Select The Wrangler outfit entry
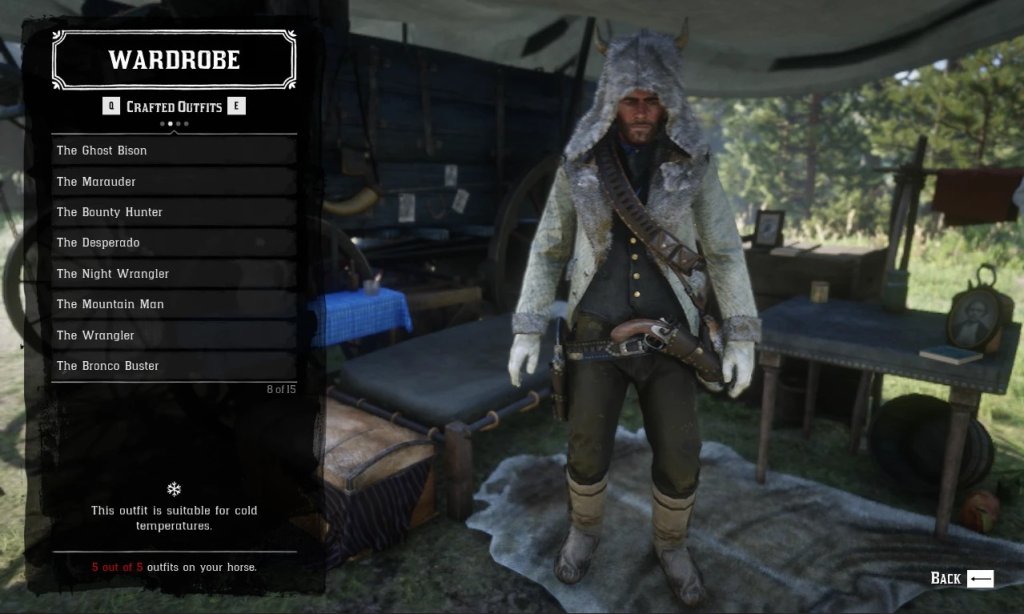1024x614 pixels. 174,335
